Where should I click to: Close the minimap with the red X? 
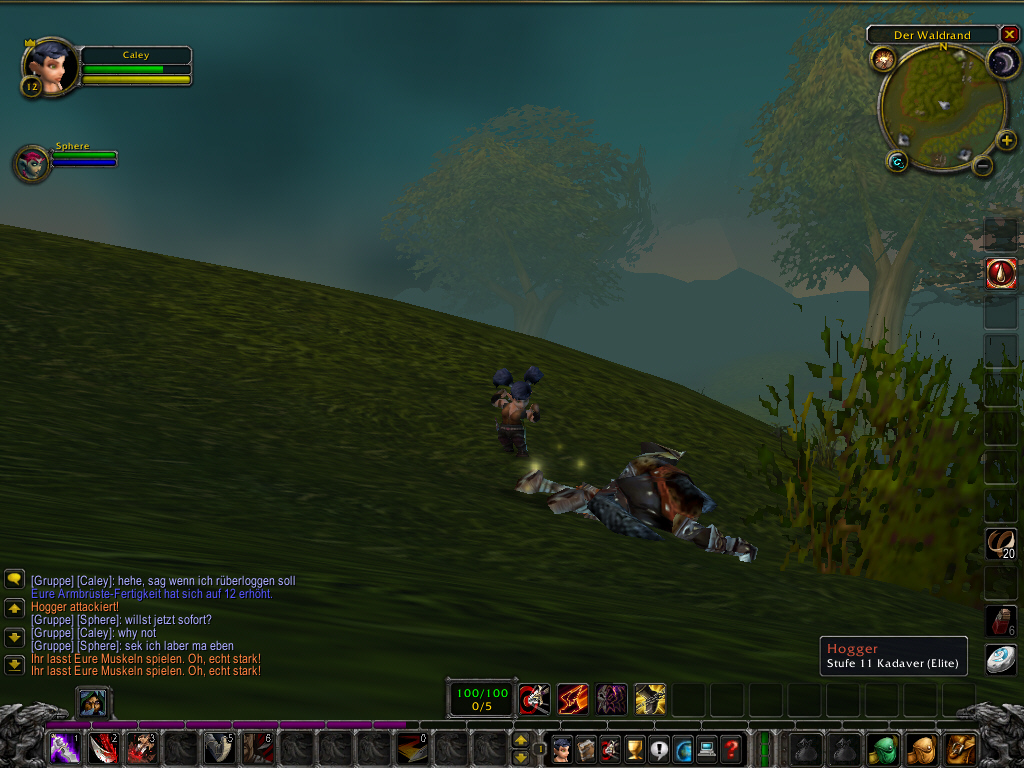click(1009, 35)
